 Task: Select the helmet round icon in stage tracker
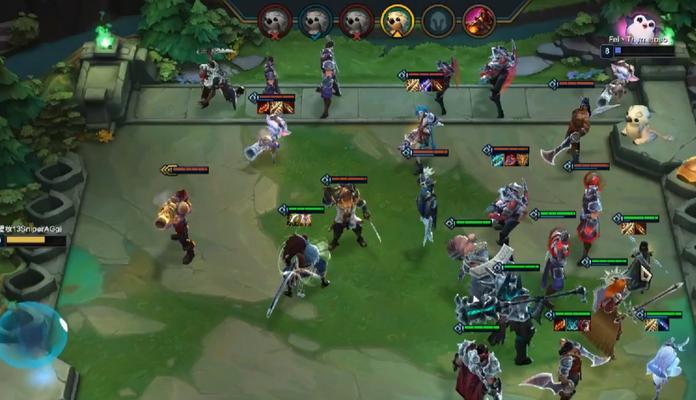[x=438, y=20]
